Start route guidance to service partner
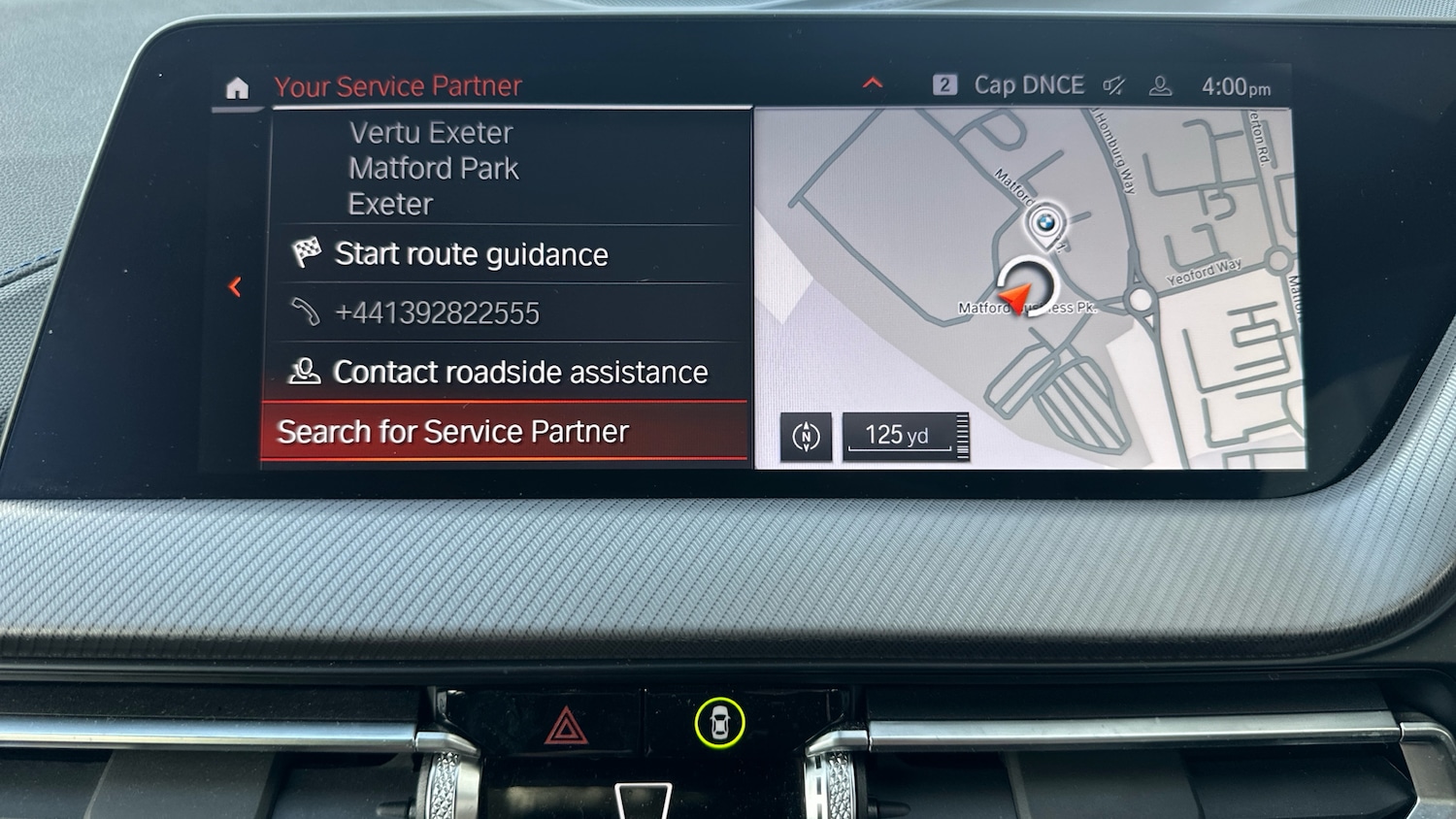The height and width of the screenshot is (819, 1456). (x=471, y=254)
